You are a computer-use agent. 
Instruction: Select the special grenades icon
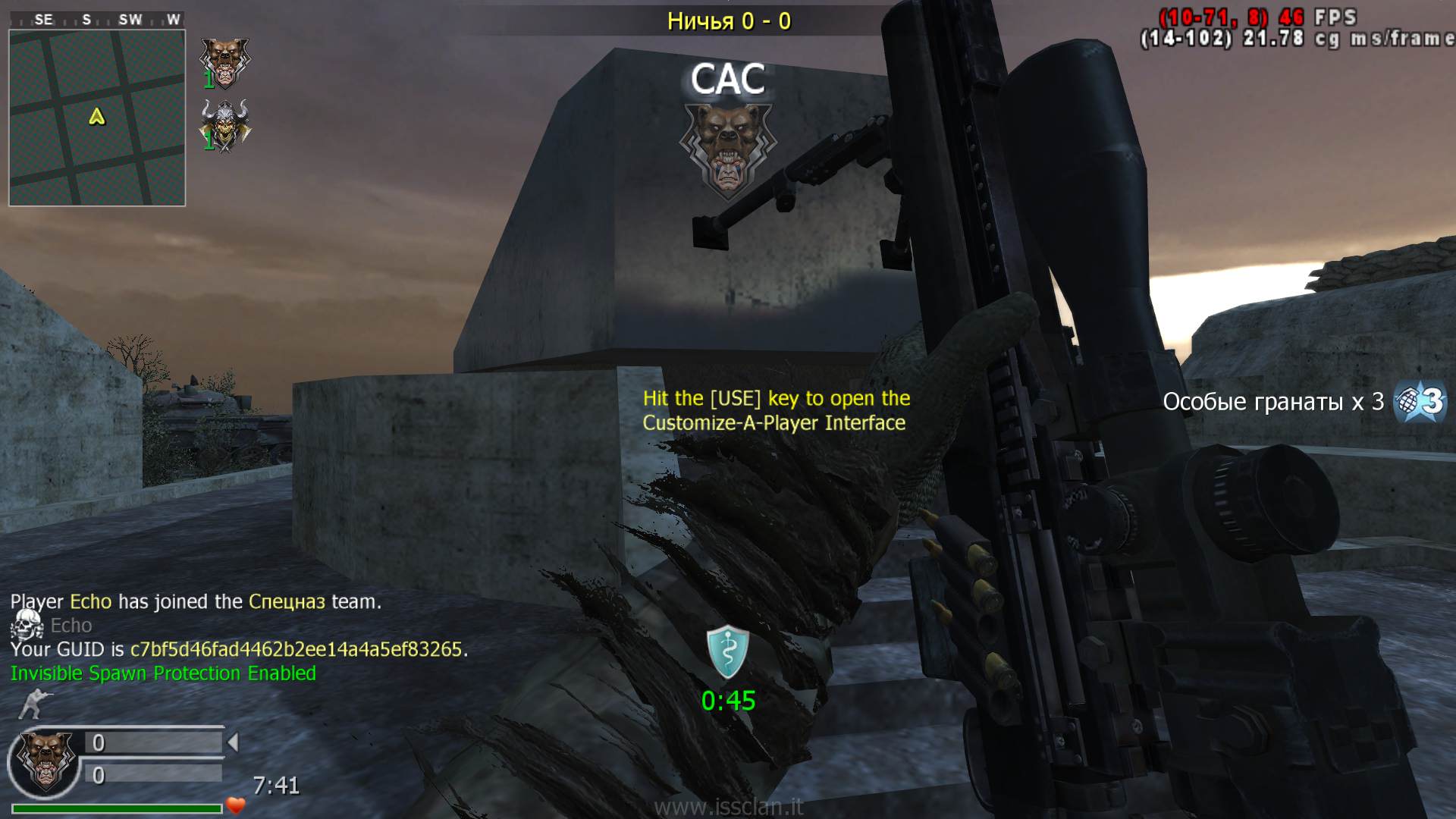click(1422, 401)
